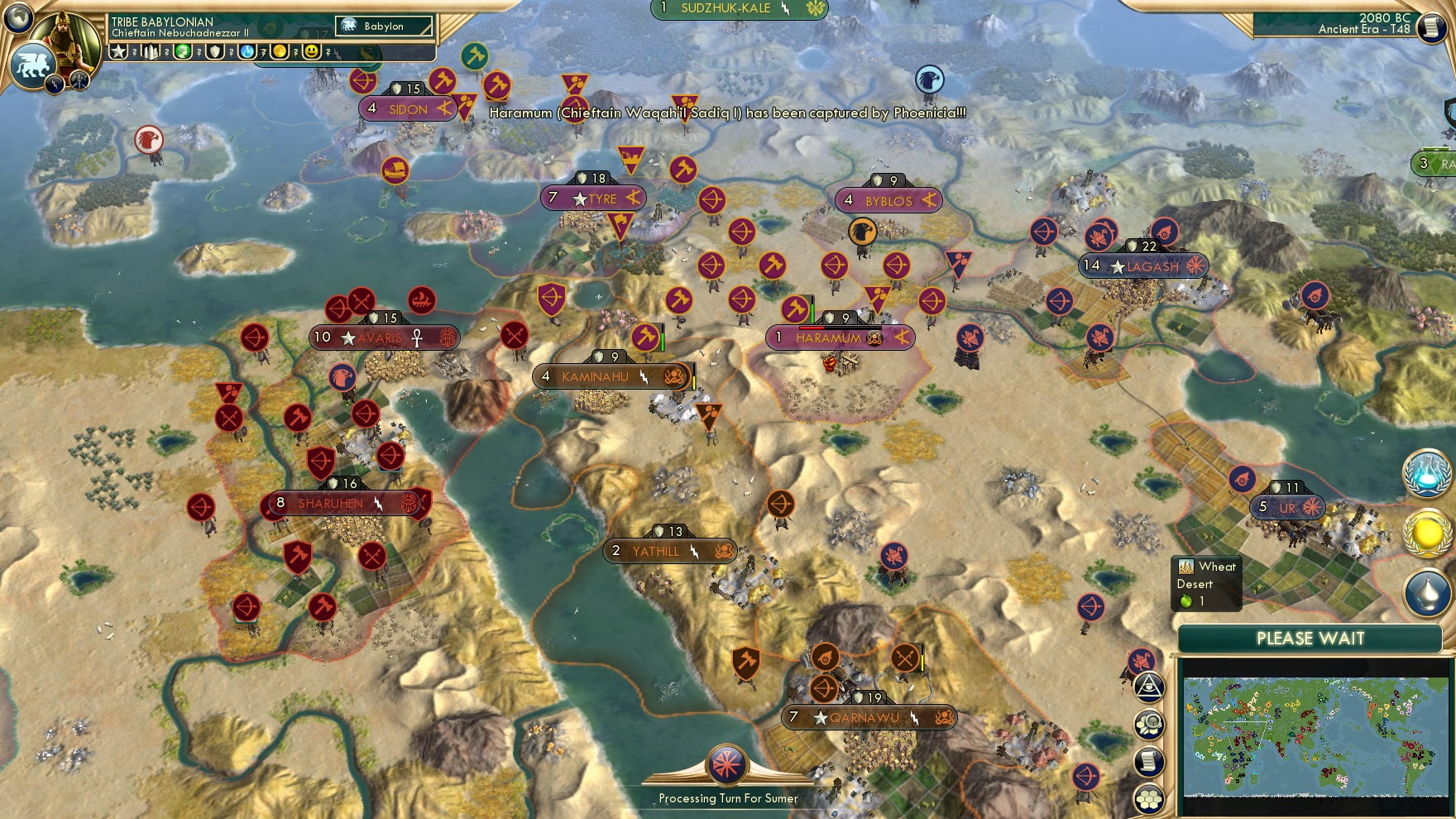Toggle the all-seeing eye map options icon
Screen dimensions: 1456x819
point(1149,687)
